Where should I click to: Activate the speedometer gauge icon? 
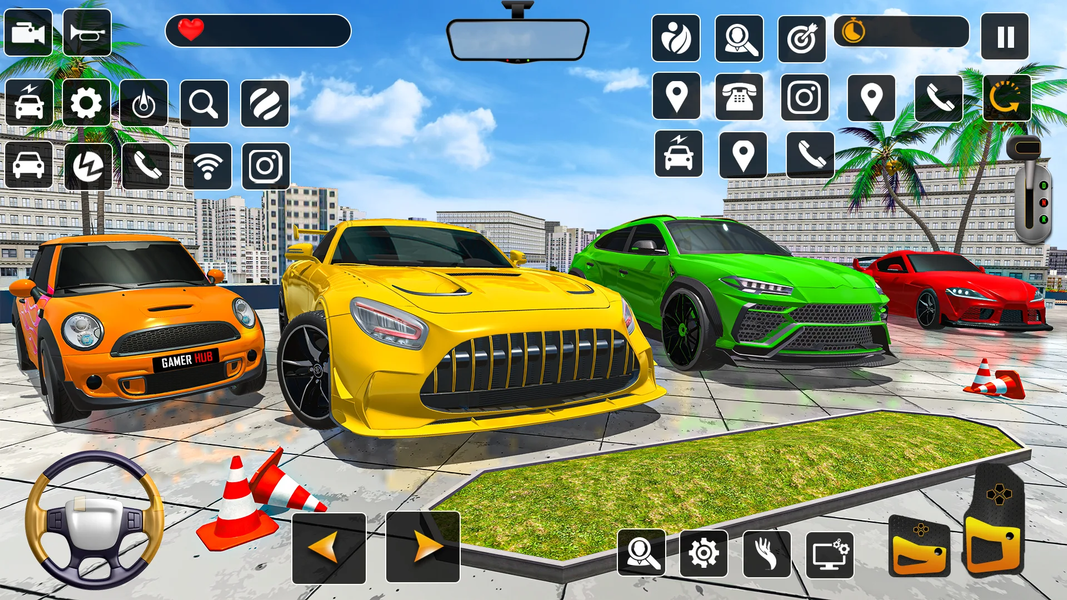(x=144, y=103)
